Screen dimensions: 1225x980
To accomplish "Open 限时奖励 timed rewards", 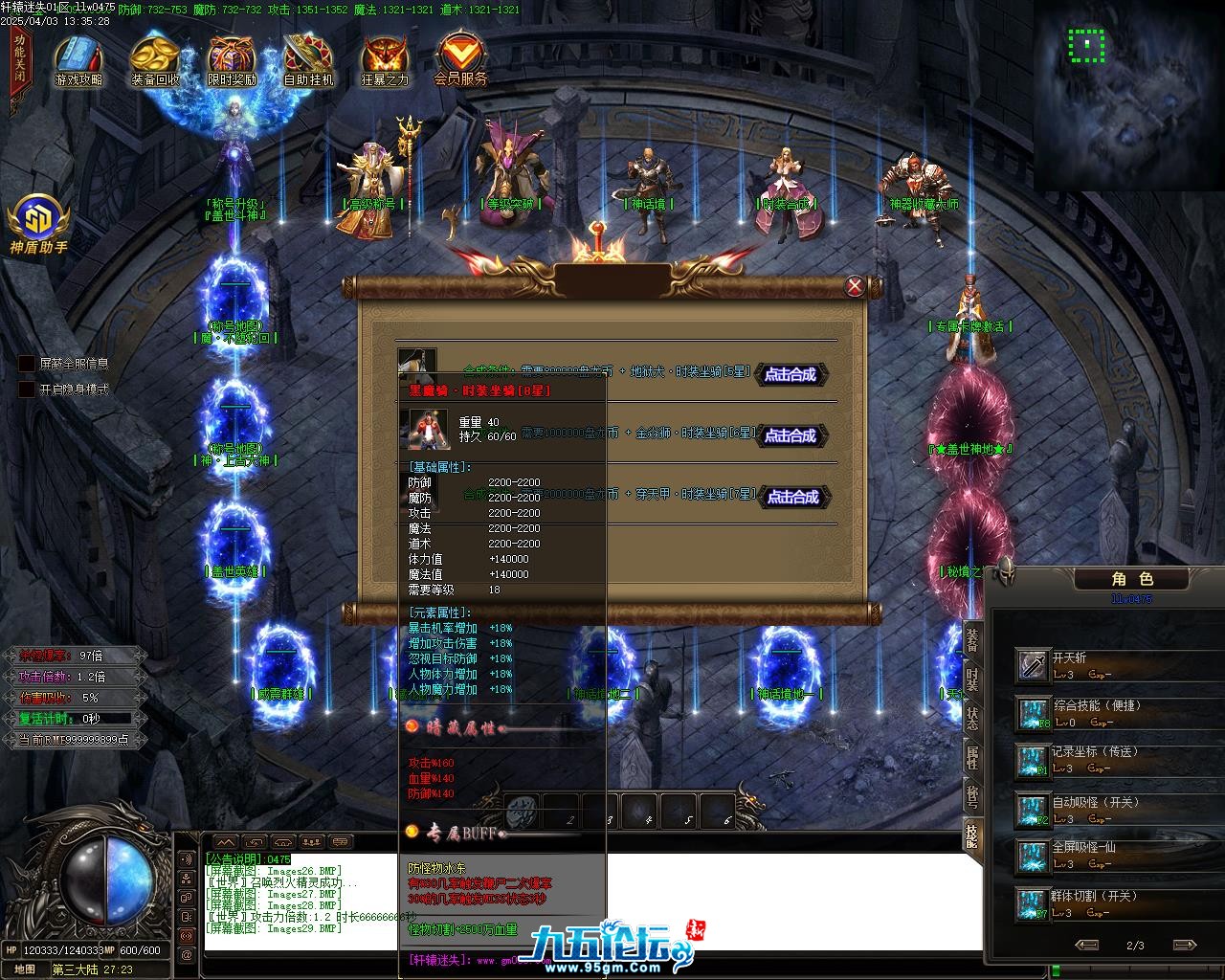I will [x=233, y=60].
